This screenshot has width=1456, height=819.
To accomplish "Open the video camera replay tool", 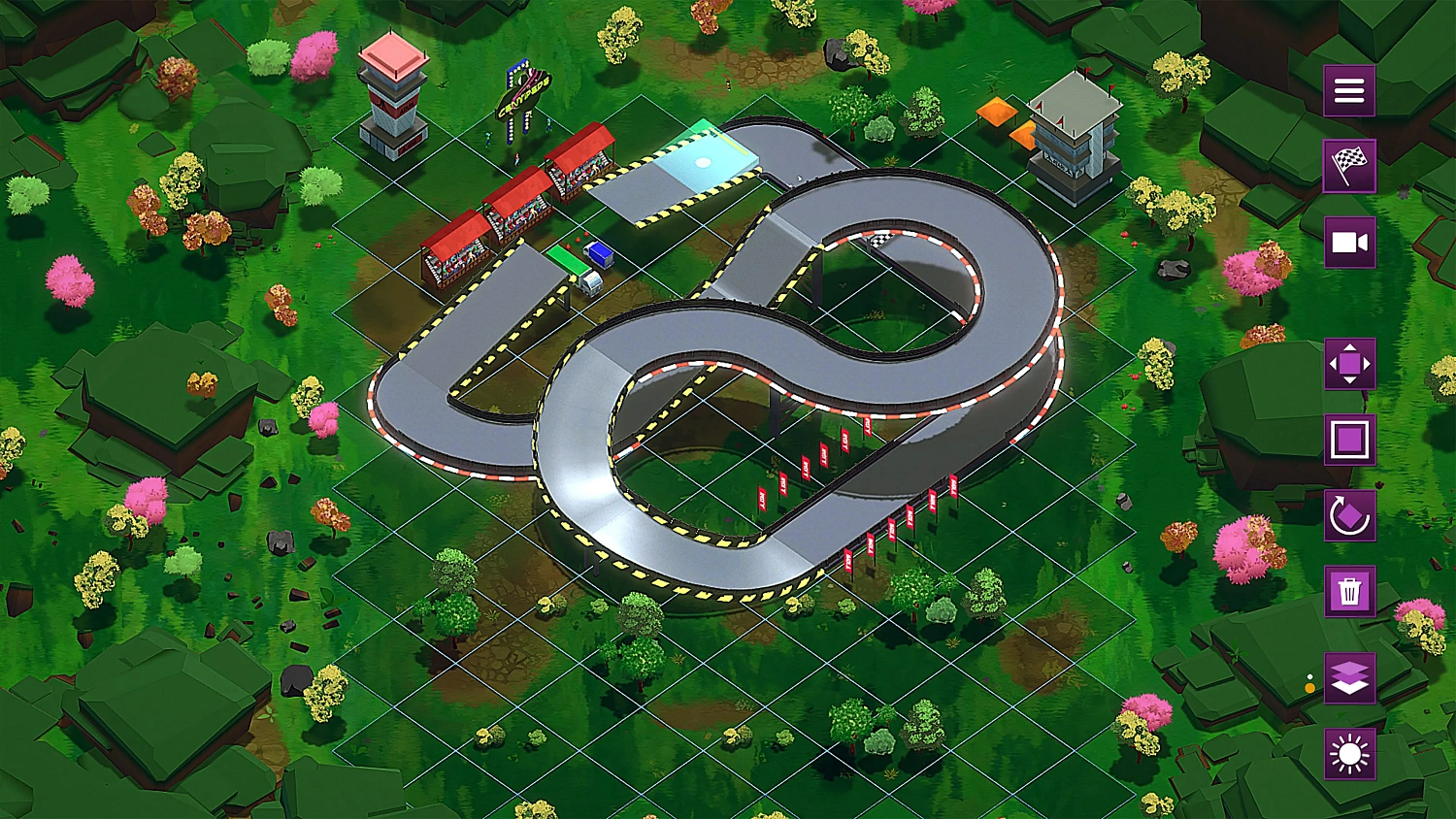I will coord(1349,242).
